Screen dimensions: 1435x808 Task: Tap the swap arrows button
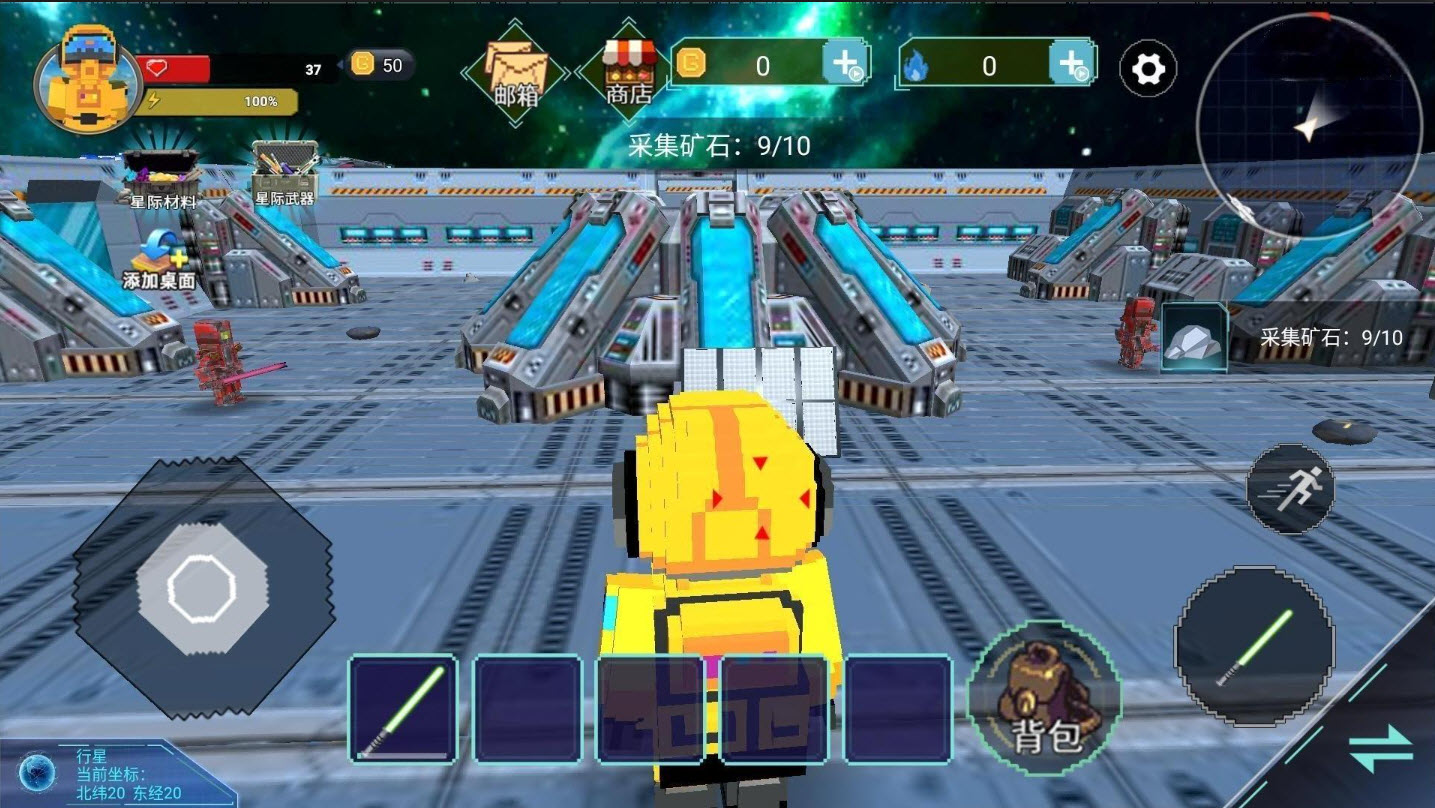1380,749
